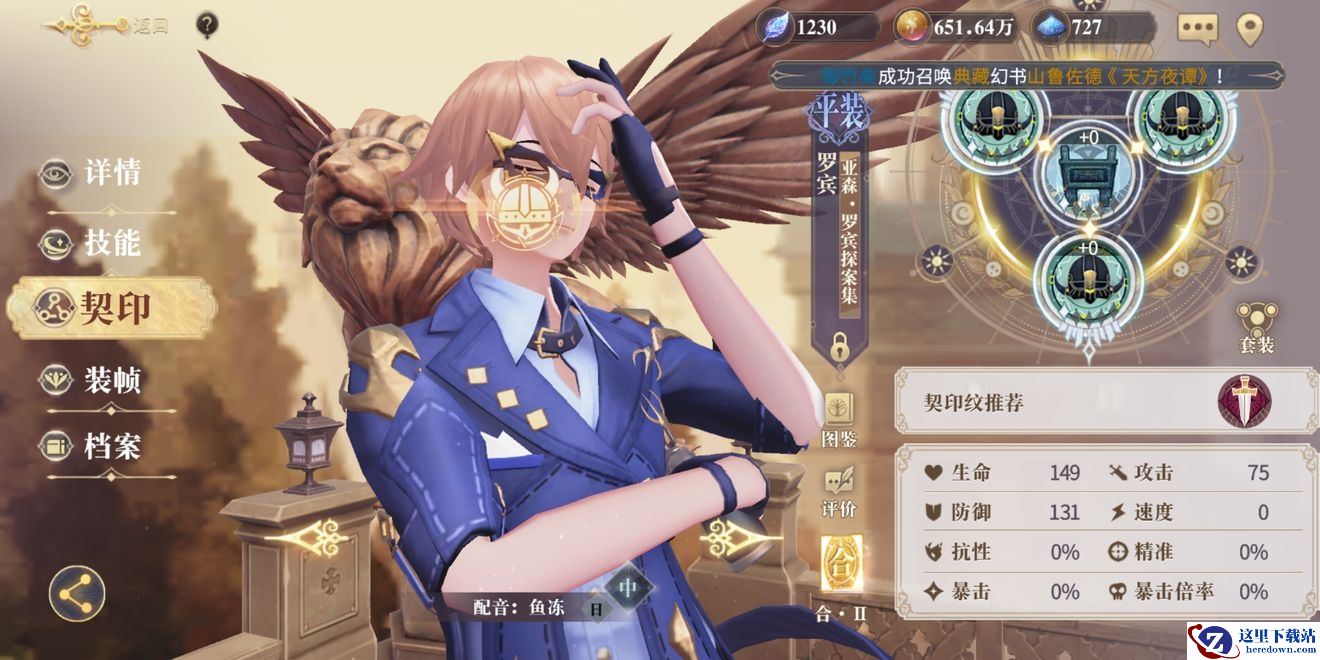Select the bottom seal slot
This screenshot has width=1320, height=660.
(x=1087, y=274)
